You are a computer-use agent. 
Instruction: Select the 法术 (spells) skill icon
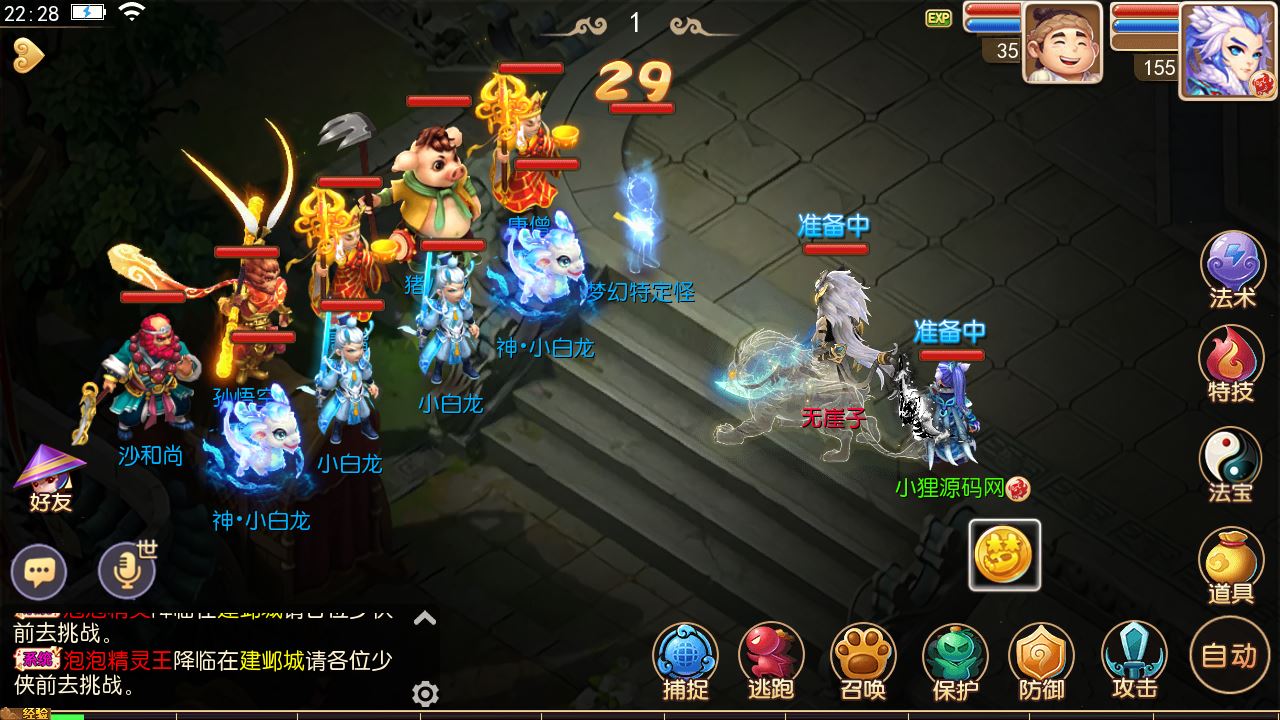point(1231,265)
